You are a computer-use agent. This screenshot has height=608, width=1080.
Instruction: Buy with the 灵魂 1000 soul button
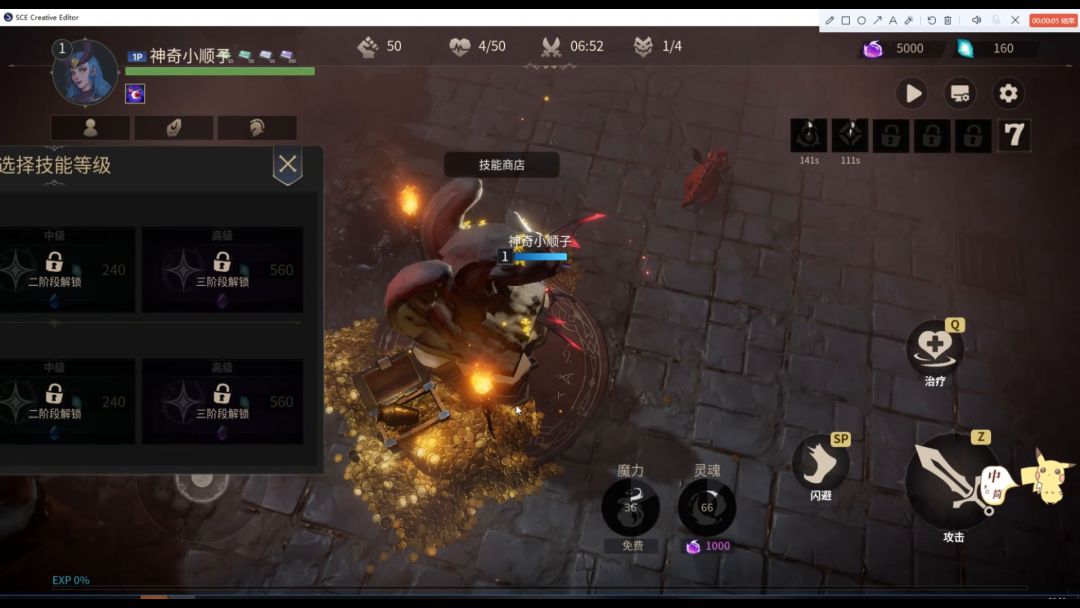coord(707,507)
